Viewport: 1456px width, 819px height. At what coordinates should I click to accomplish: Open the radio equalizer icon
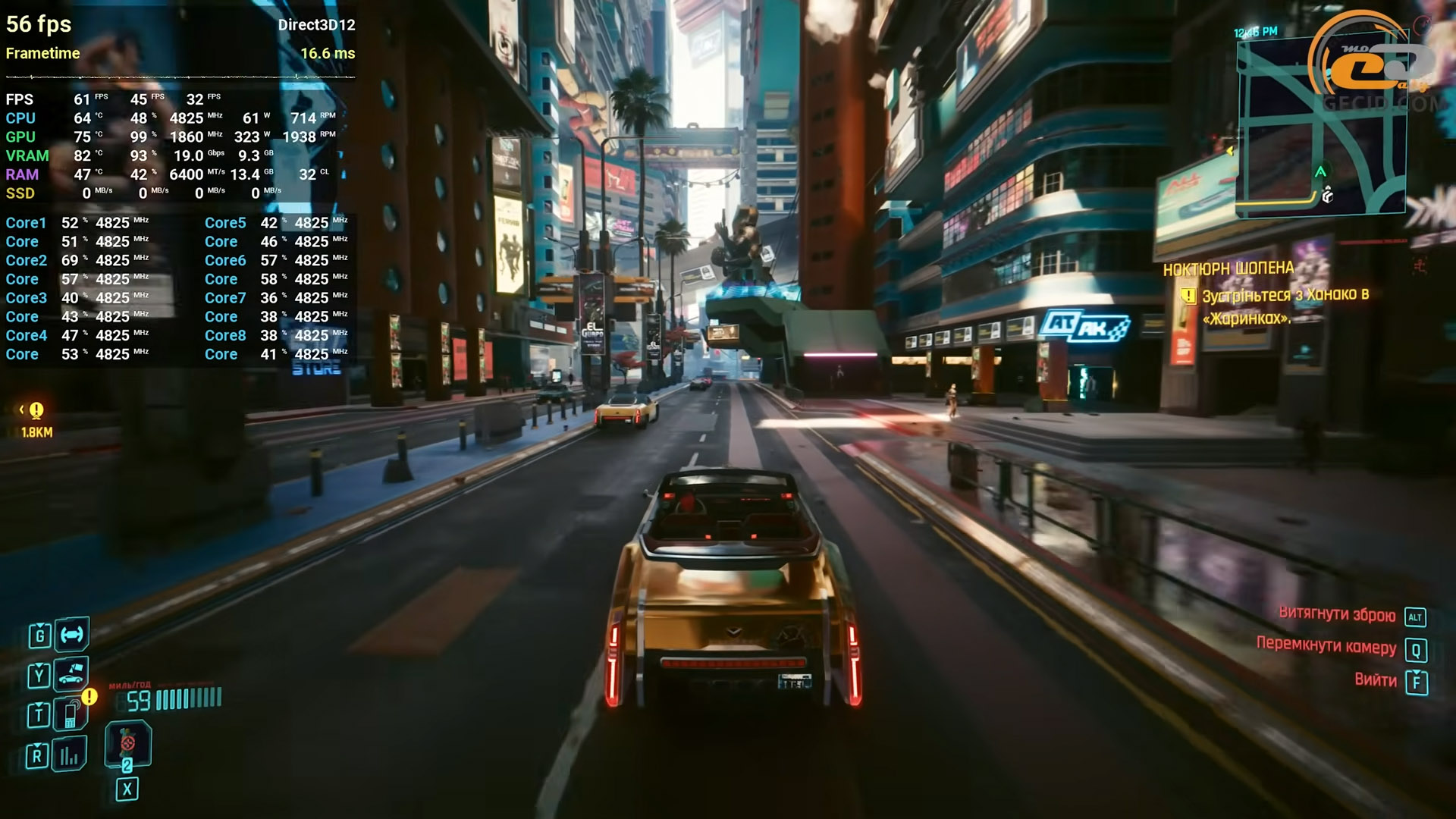coord(70,755)
